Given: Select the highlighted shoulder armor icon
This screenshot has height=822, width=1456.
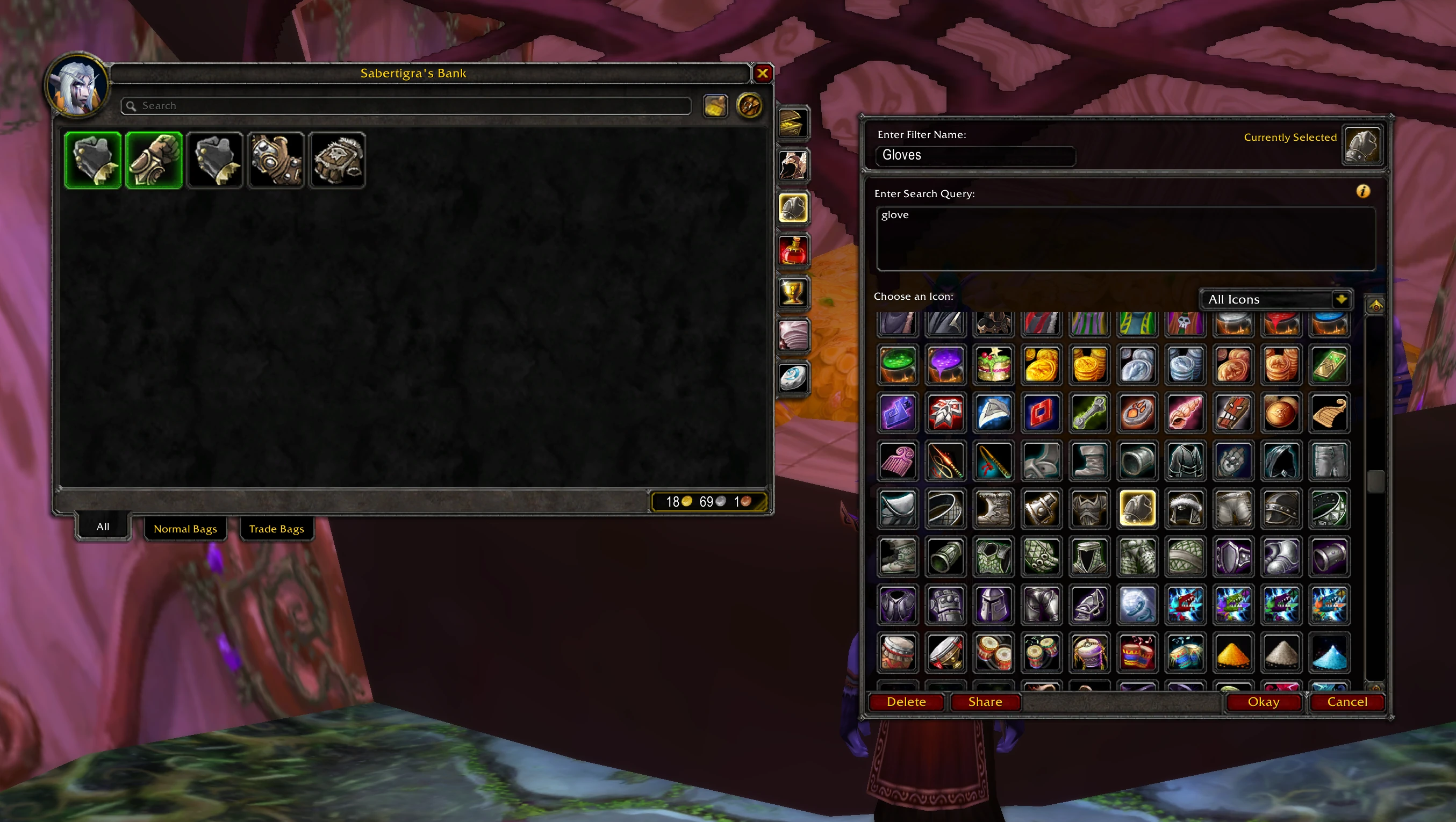Looking at the screenshot, I should click(x=1138, y=508).
